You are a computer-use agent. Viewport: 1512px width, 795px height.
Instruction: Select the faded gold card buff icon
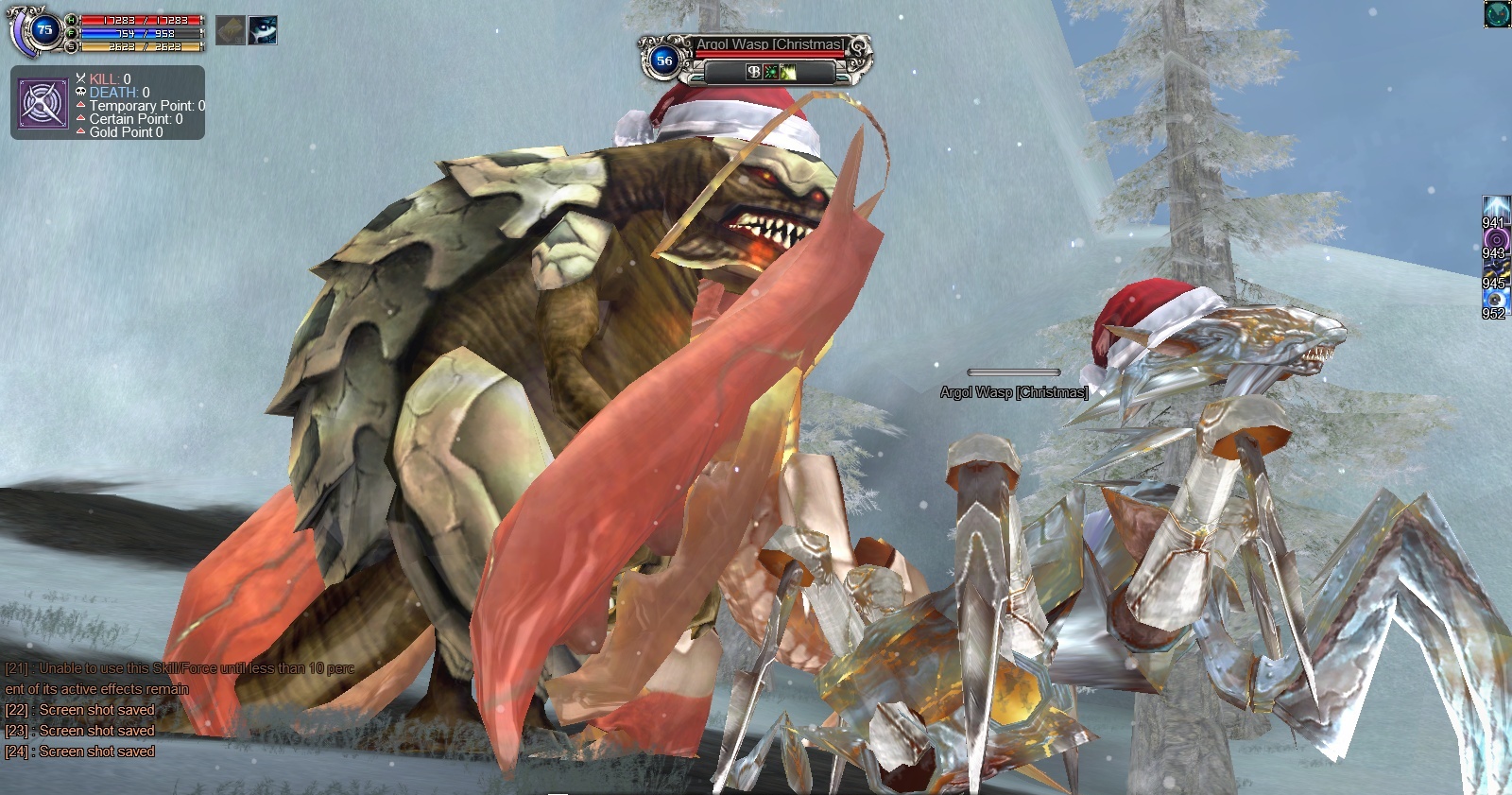[231, 30]
